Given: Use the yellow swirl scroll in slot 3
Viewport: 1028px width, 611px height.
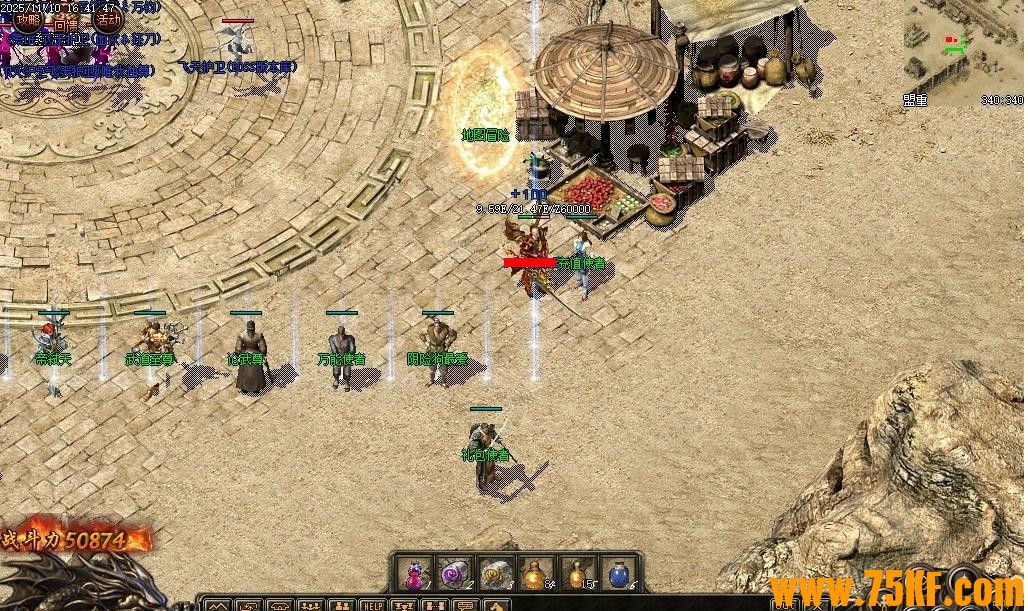Looking at the screenshot, I should (495, 574).
